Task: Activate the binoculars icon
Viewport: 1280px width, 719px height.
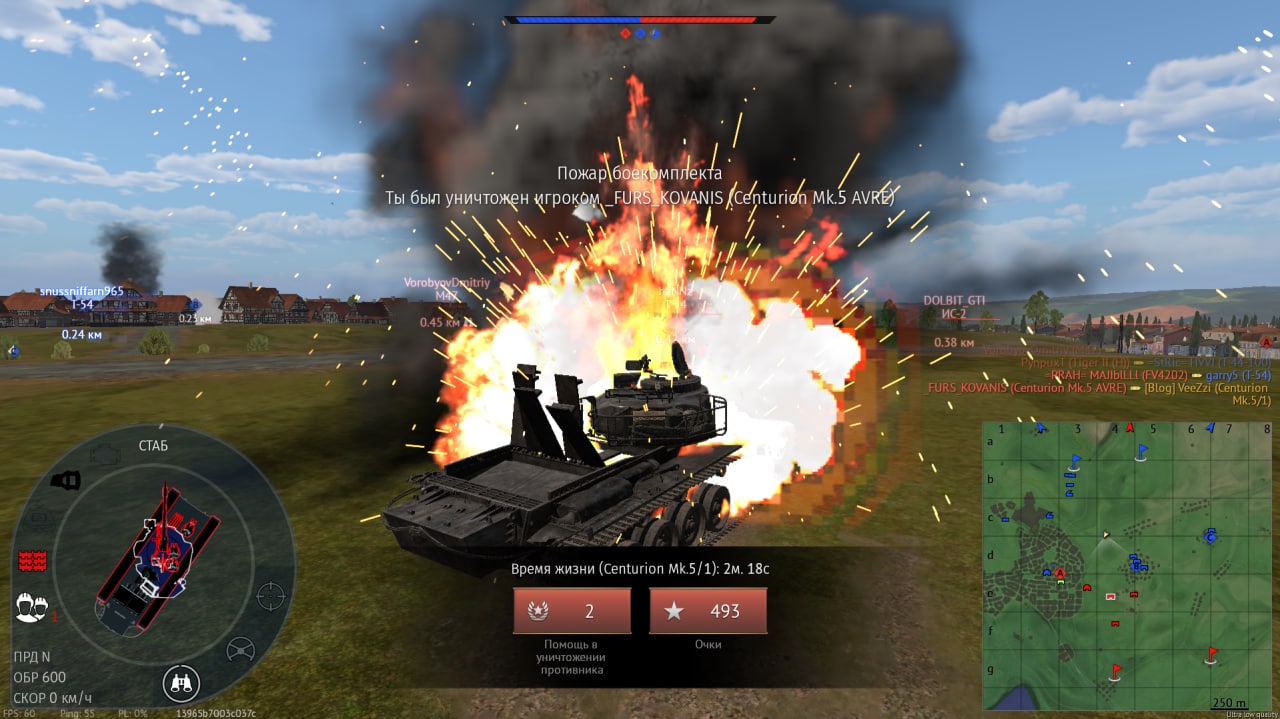Action: (x=181, y=684)
